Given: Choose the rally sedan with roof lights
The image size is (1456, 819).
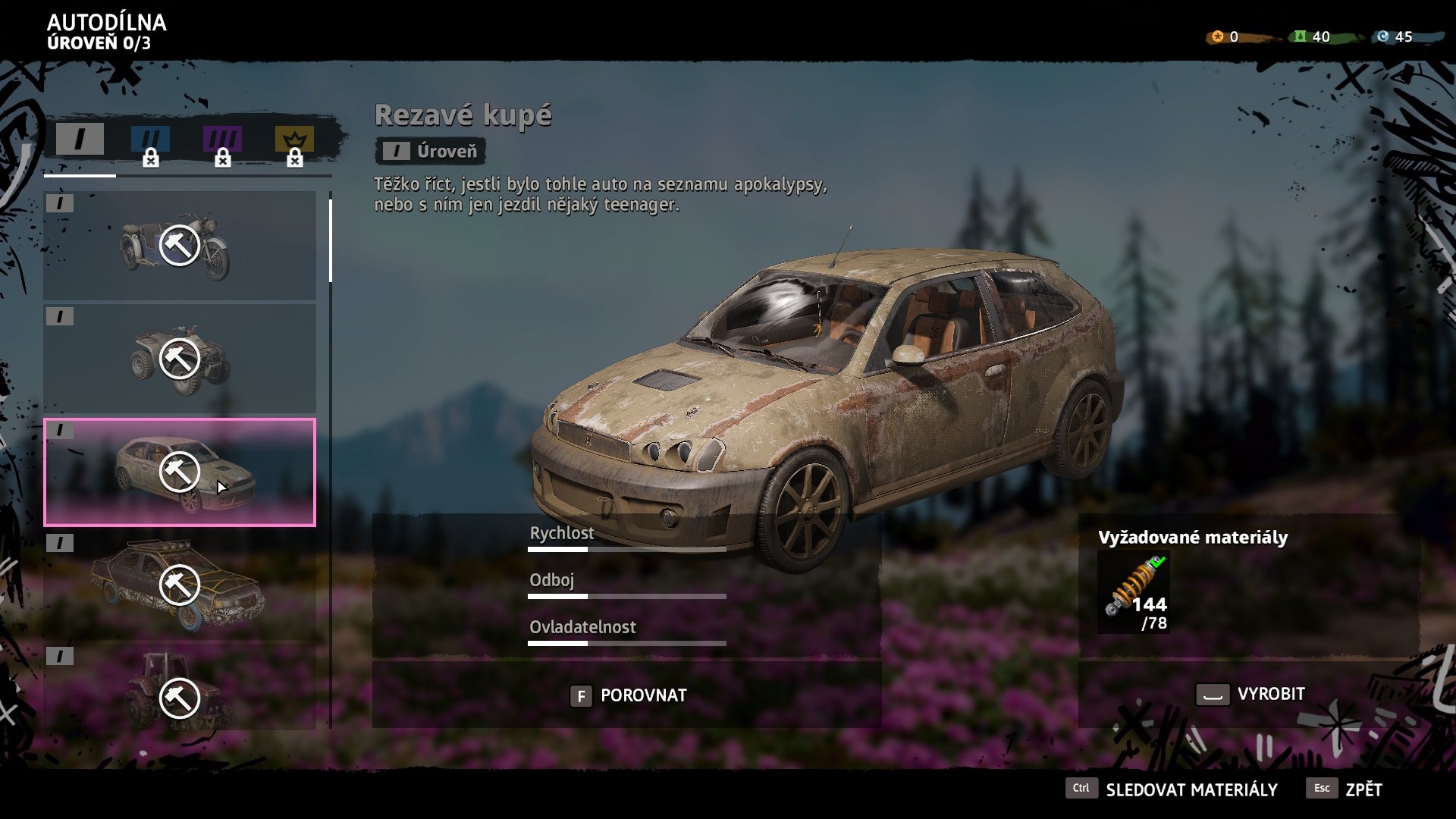Looking at the screenshot, I should [x=180, y=585].
